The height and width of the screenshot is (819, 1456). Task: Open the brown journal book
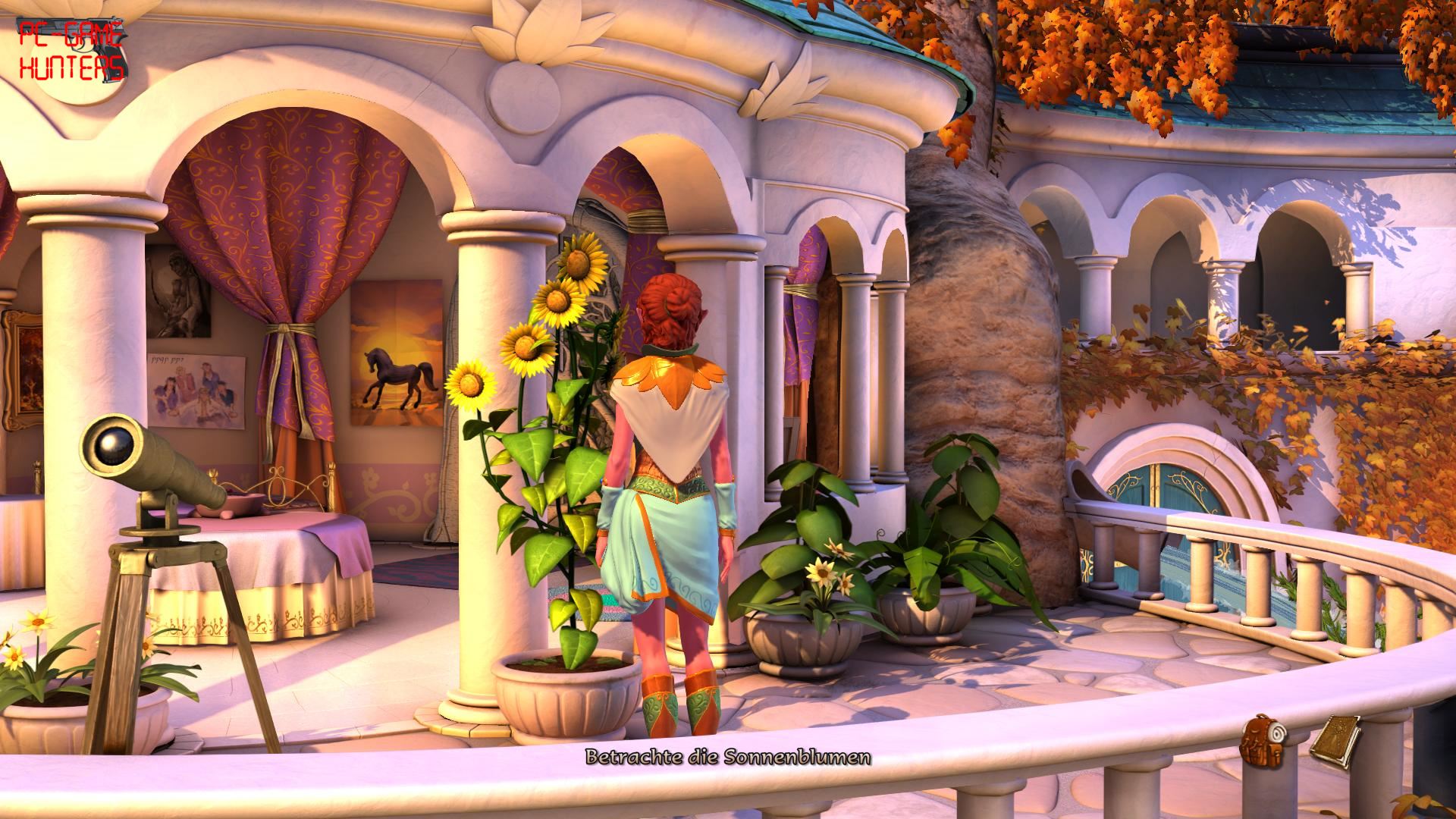click(x=1335, y=736)
